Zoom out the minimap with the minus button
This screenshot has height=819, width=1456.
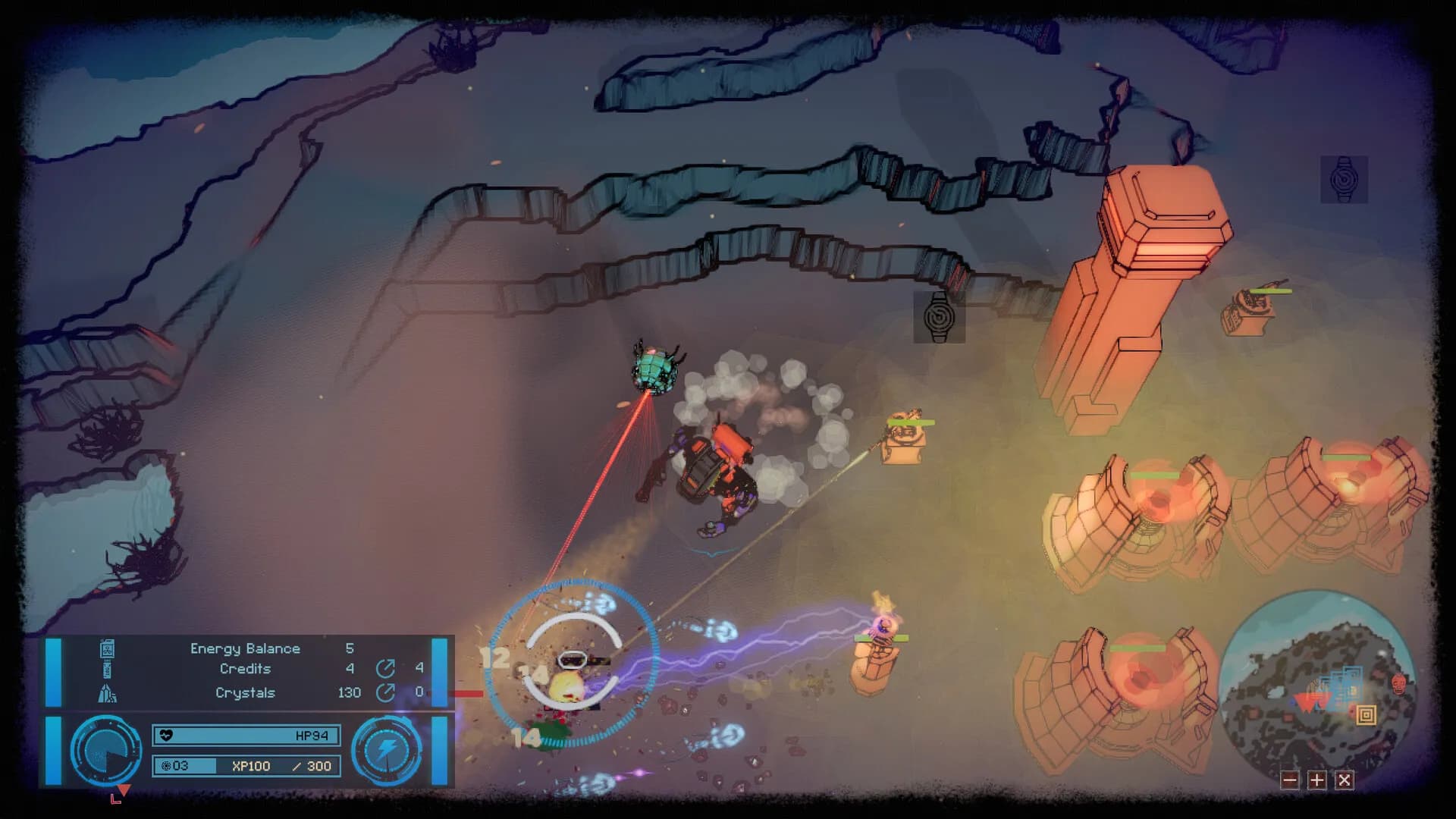(x=1290, y=780)
